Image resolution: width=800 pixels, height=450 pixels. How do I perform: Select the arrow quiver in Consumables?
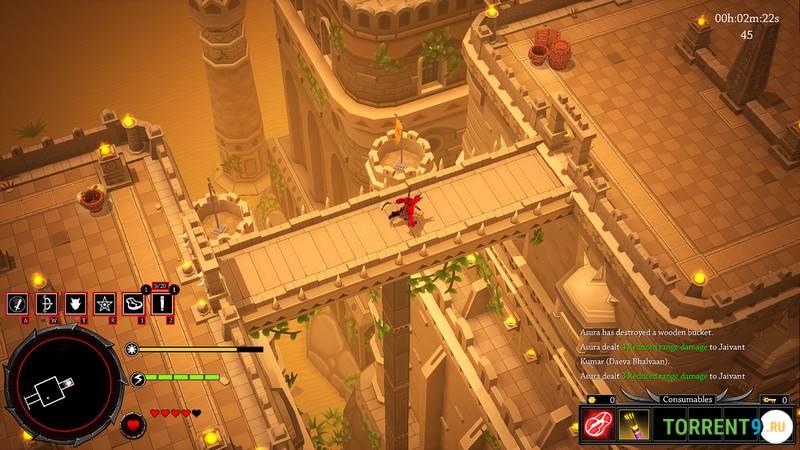click(633, 425)
